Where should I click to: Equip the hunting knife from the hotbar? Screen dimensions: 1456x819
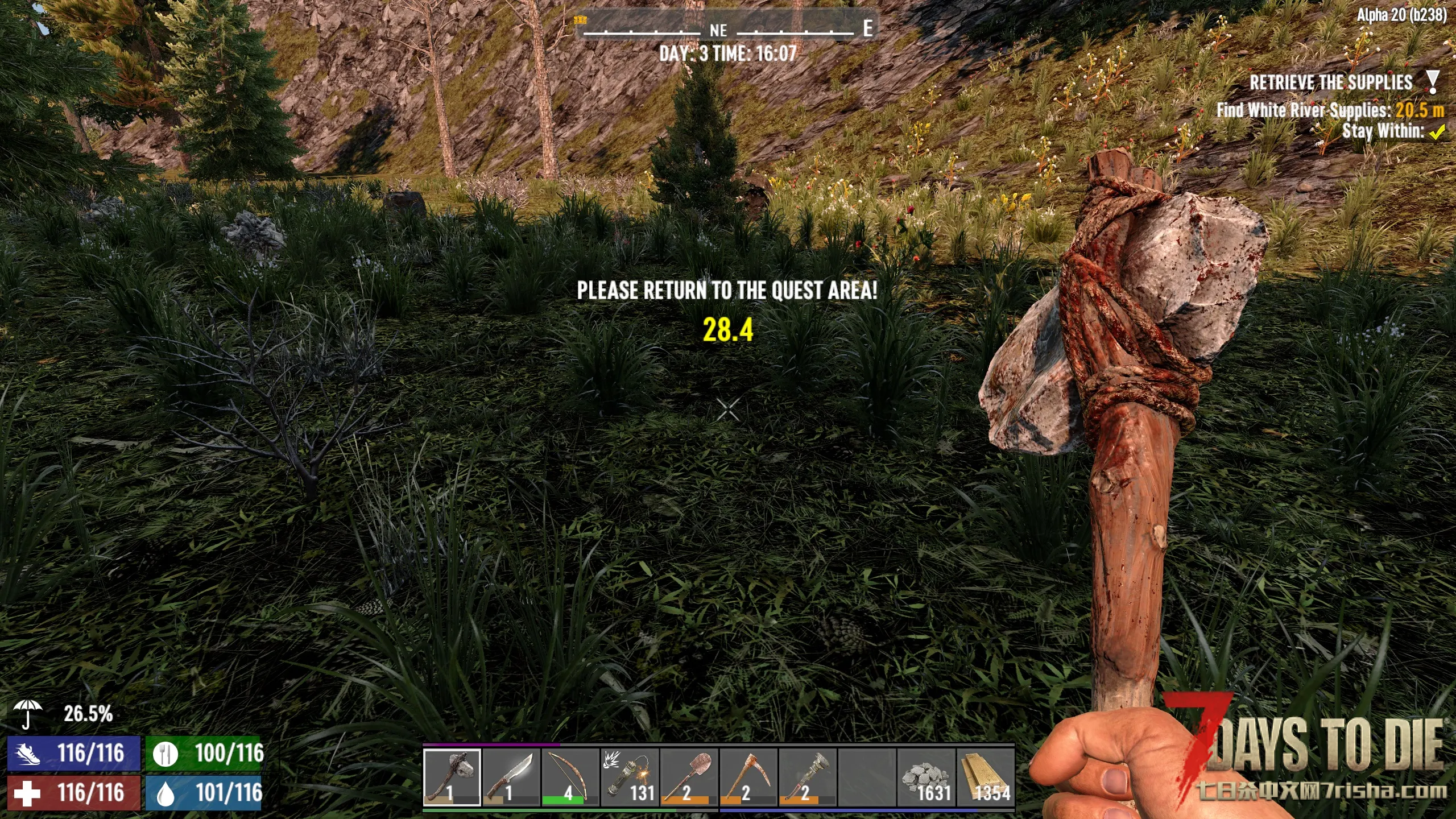[511, 777]
